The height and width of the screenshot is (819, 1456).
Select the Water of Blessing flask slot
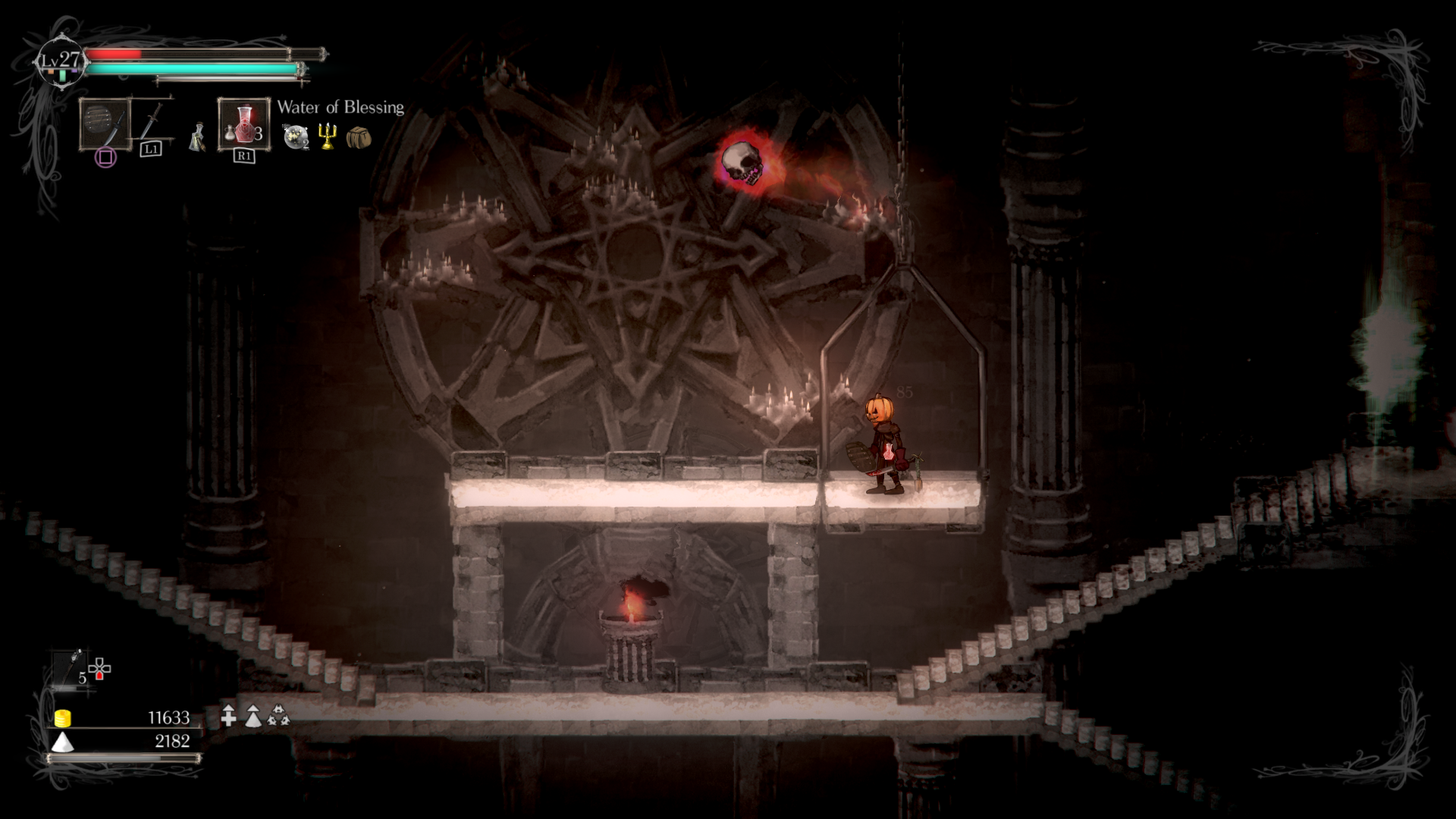pos(243,124)
